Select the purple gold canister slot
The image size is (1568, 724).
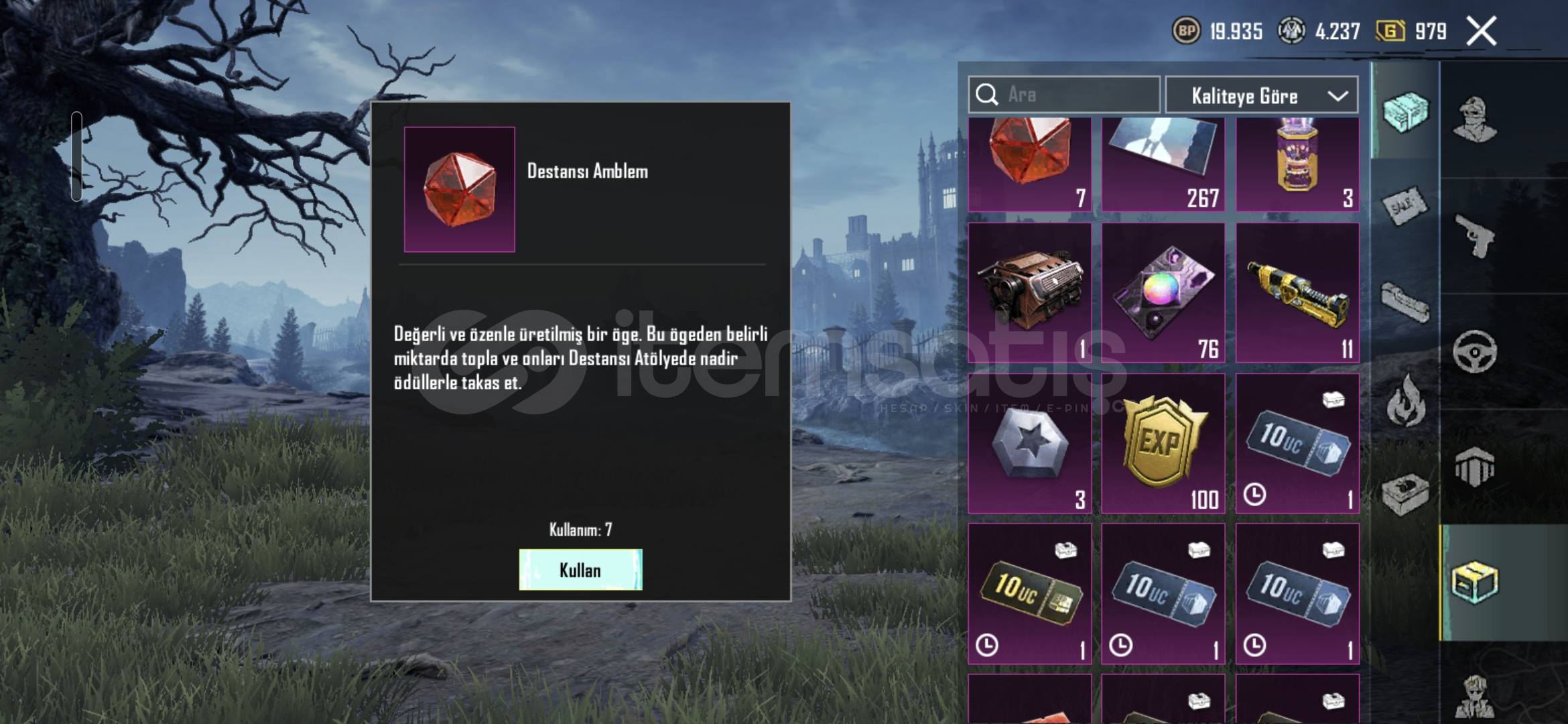point(1297,164)
